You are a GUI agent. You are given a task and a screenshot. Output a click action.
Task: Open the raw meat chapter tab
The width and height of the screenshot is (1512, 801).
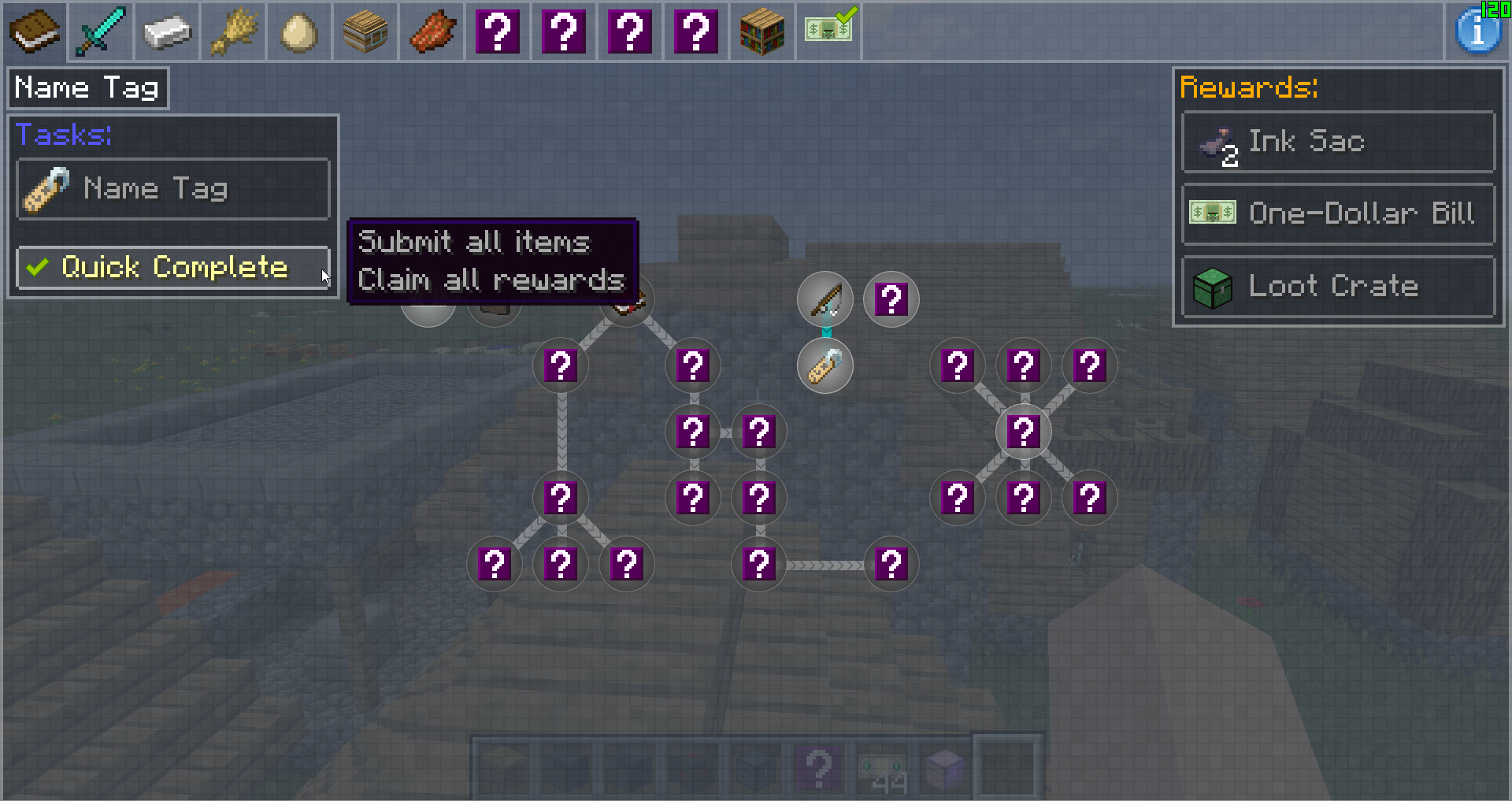(432, 32)
